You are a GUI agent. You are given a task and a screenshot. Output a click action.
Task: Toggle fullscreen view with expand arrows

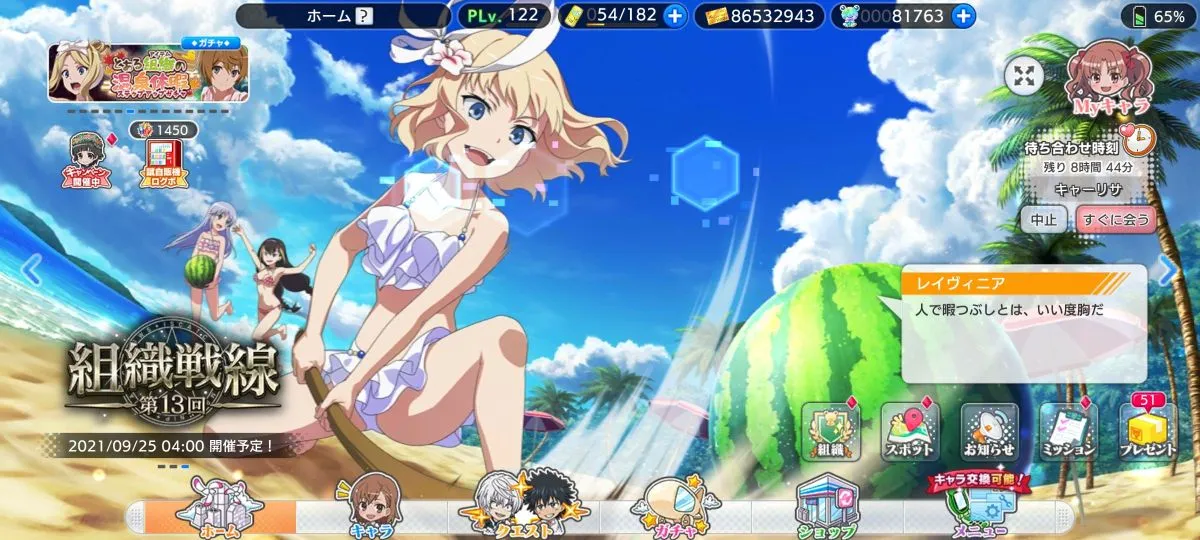point(1023,78)
